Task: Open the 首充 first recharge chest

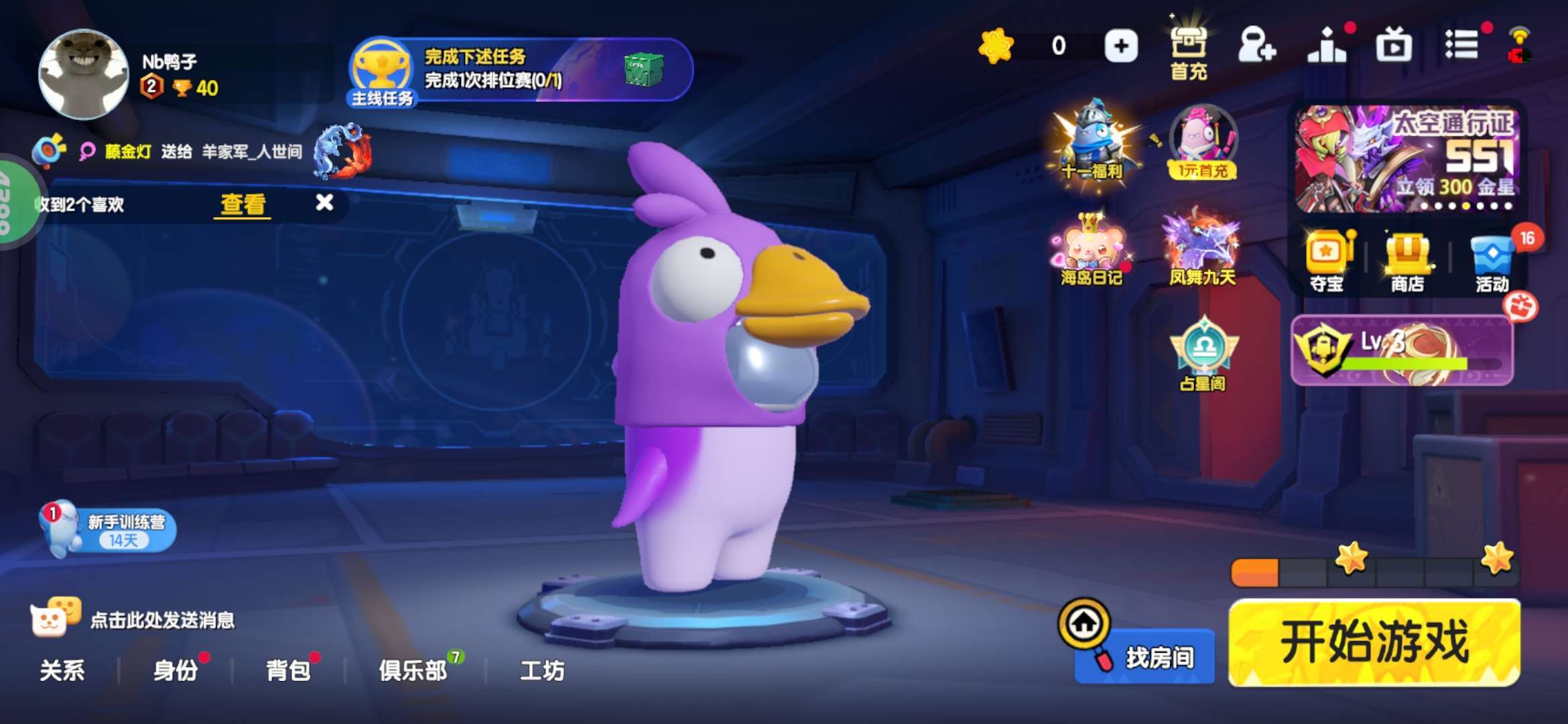Action: click(x=1188, y=50)
